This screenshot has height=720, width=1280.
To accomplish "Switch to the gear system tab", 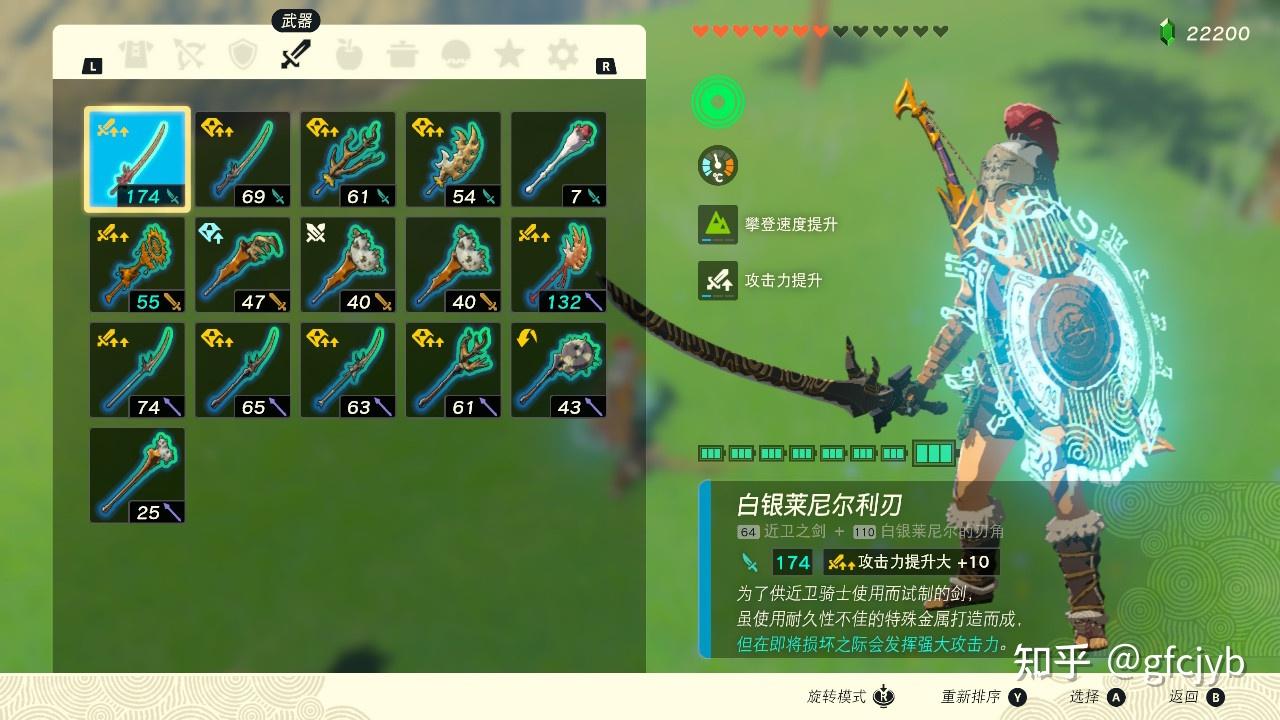I will (563, 54).
